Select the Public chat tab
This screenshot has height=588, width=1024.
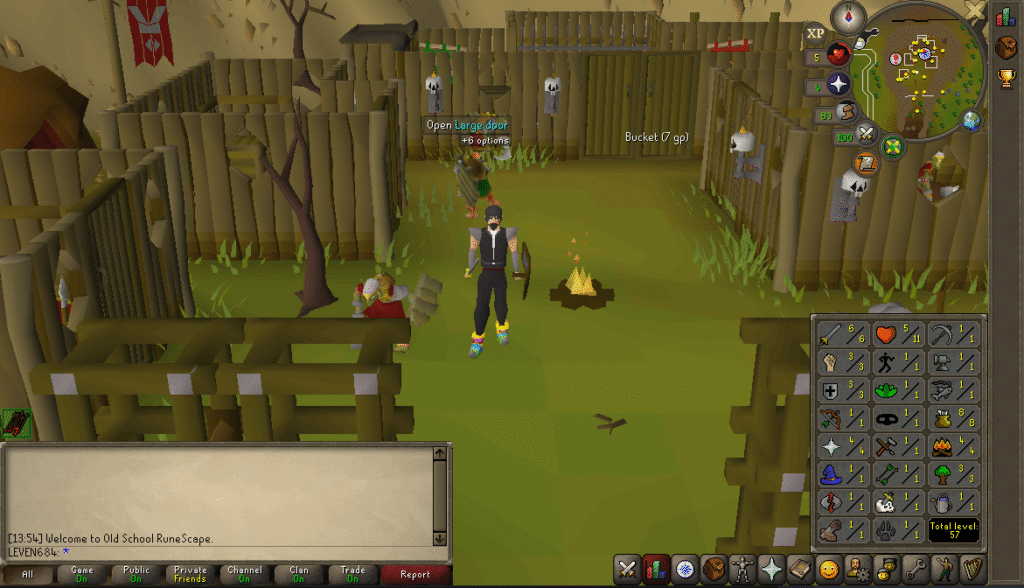tap(135, 575)
